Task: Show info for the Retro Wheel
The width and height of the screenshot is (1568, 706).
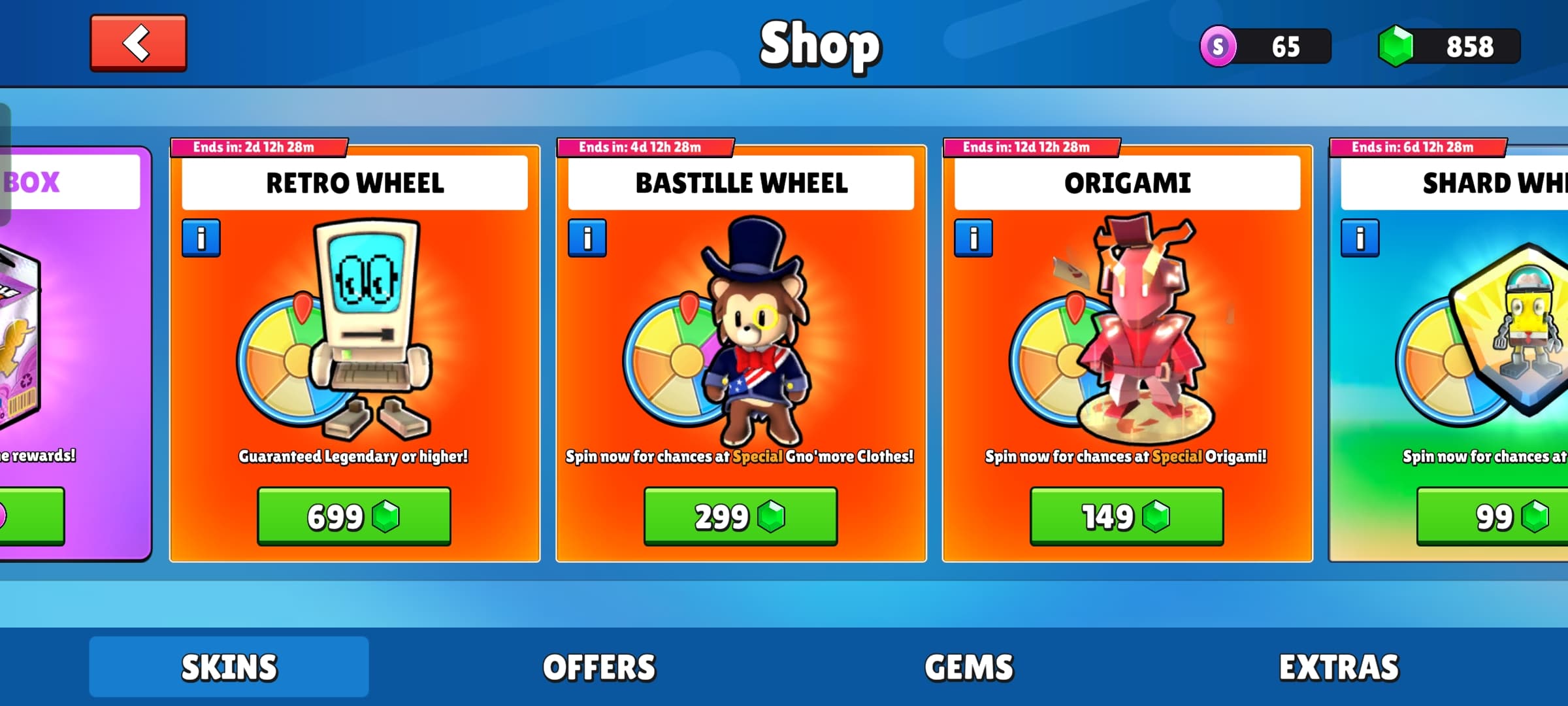Action: pyautogui.click(x=201, y=238)
